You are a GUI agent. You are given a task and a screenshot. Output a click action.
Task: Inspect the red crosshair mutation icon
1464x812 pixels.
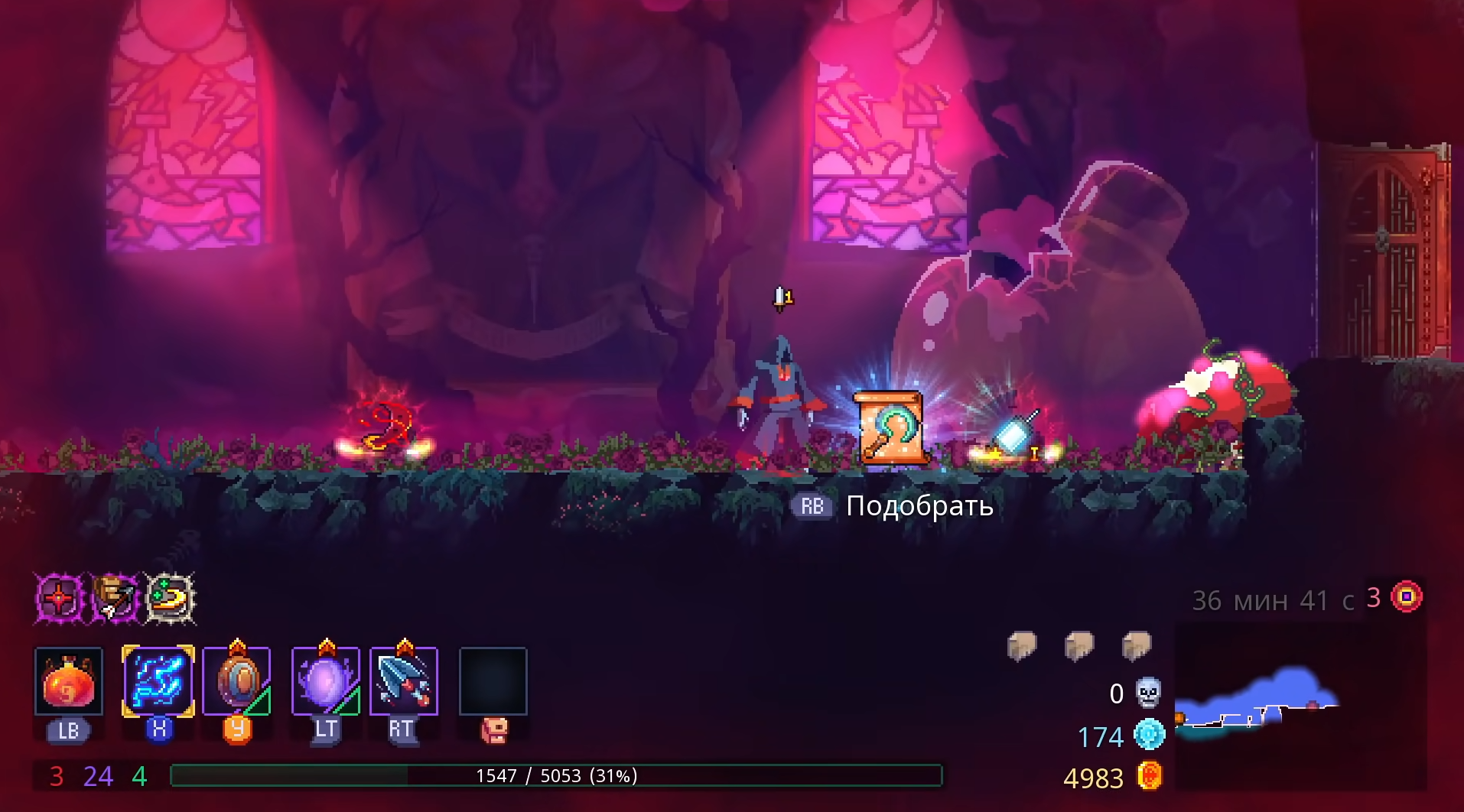pyautogui.click(x=60, y=597)
